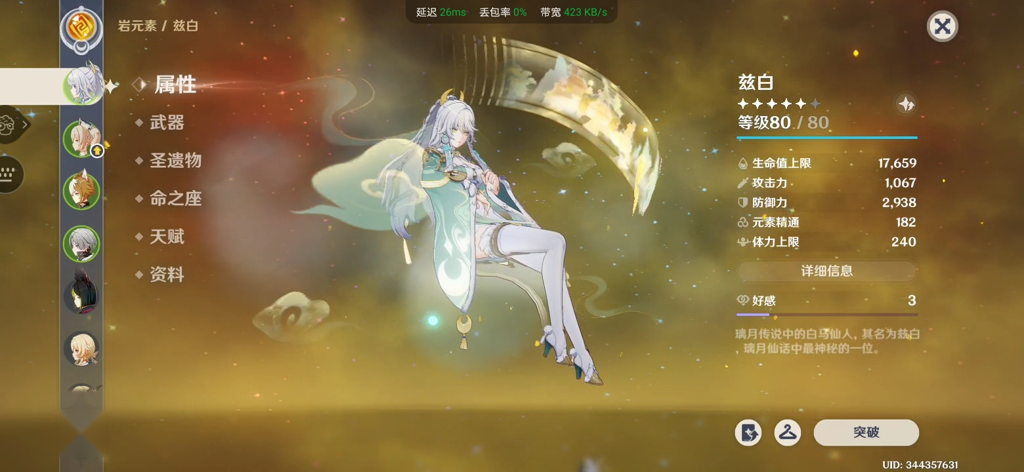The width and height of the screenshot is (1024, 472).
Task: Open the outfit hanger icon
Action: pyautogui.click(x=788, y=432)
